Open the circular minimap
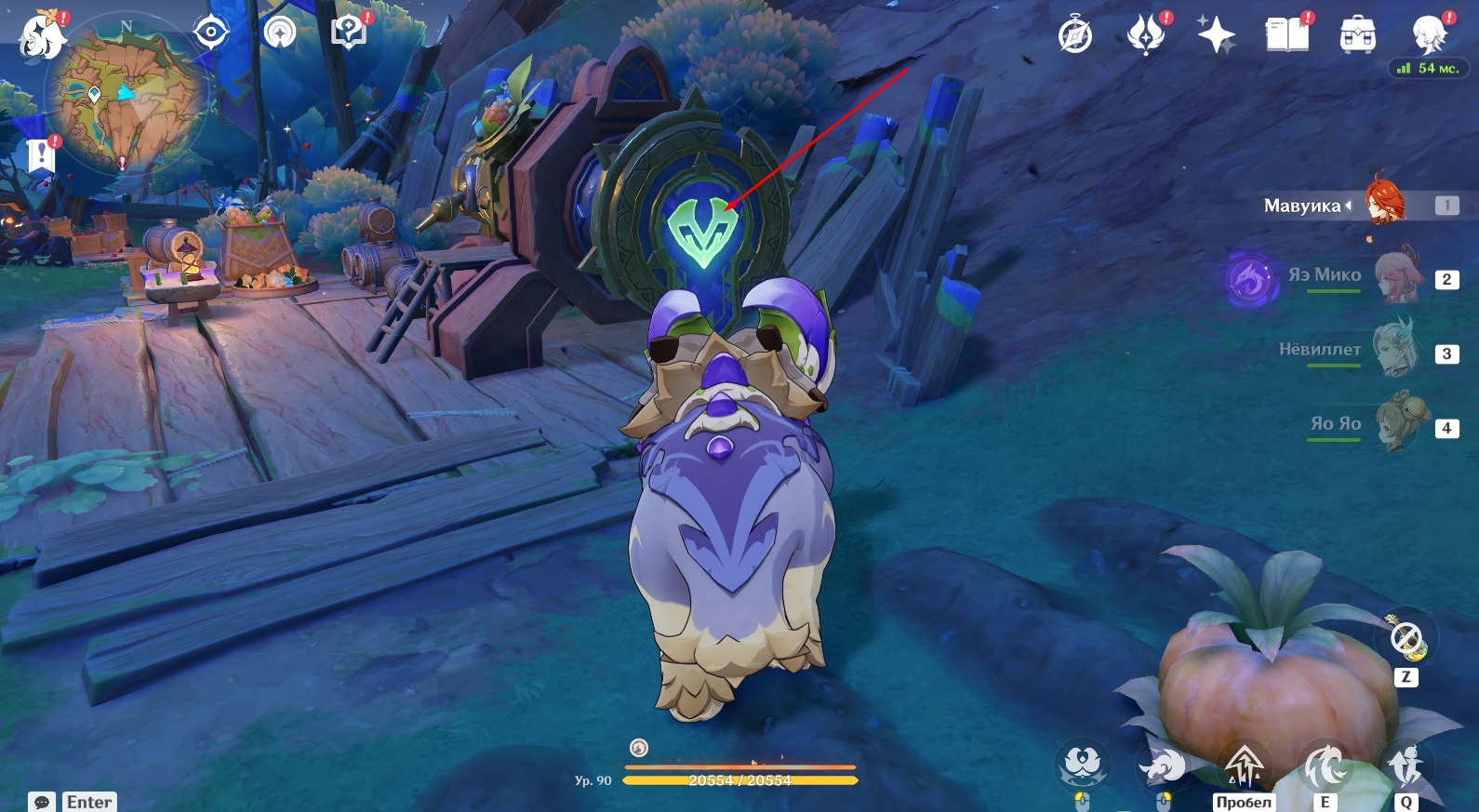 point(126,96)
